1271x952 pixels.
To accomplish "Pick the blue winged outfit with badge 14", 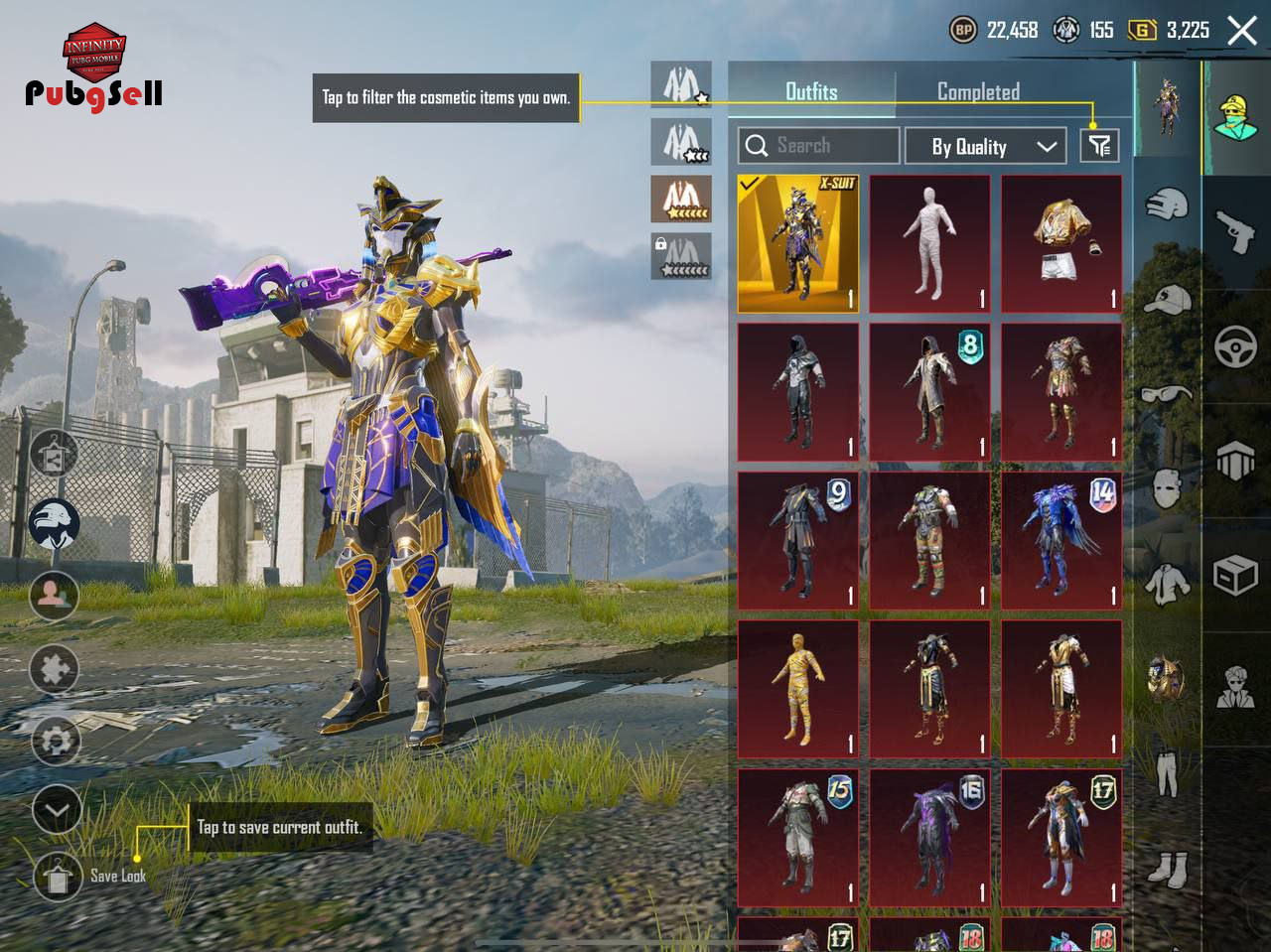I will coord(1061,541).
